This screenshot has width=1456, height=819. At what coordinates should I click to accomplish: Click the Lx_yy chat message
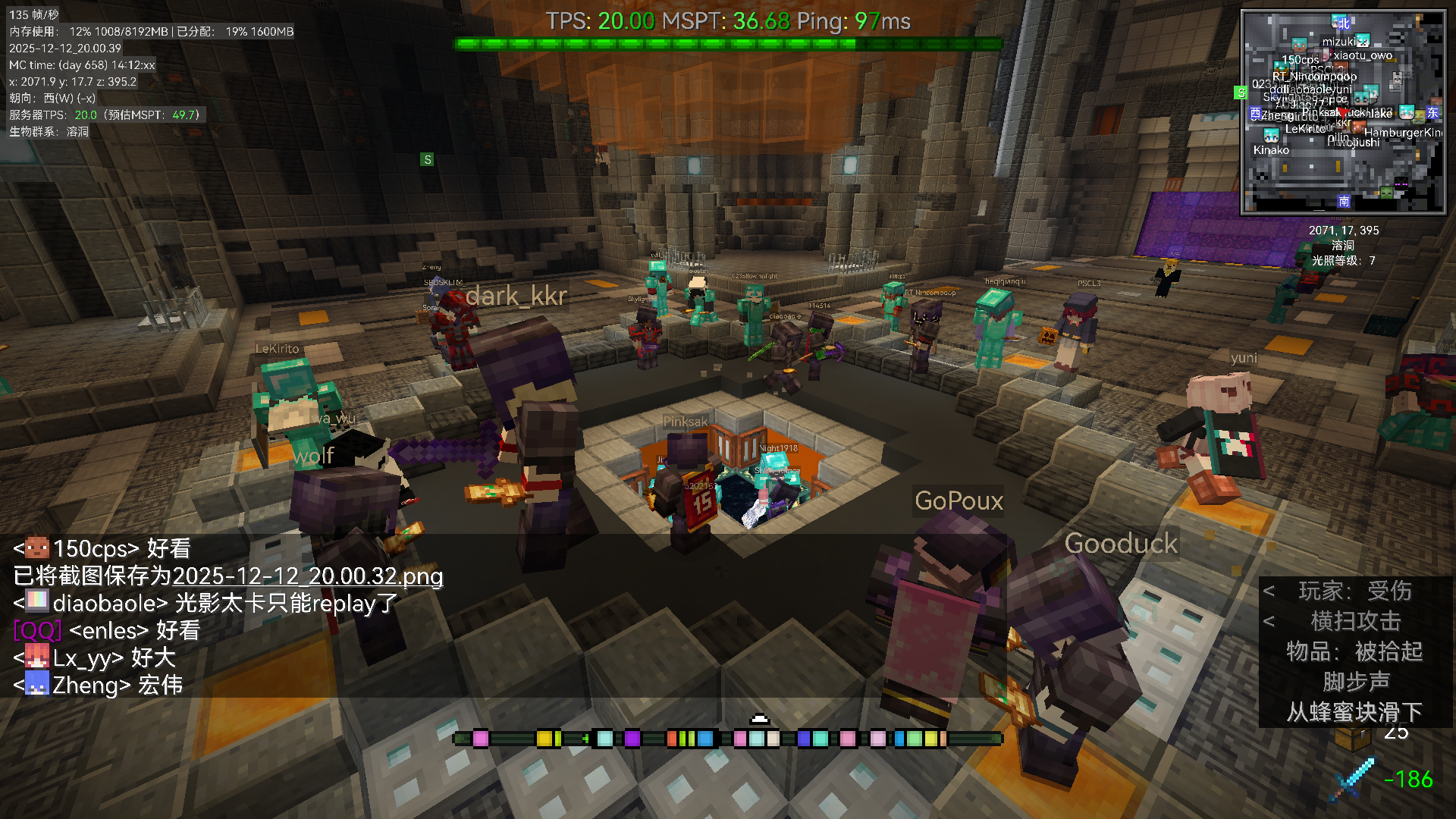tap(94, 658)
